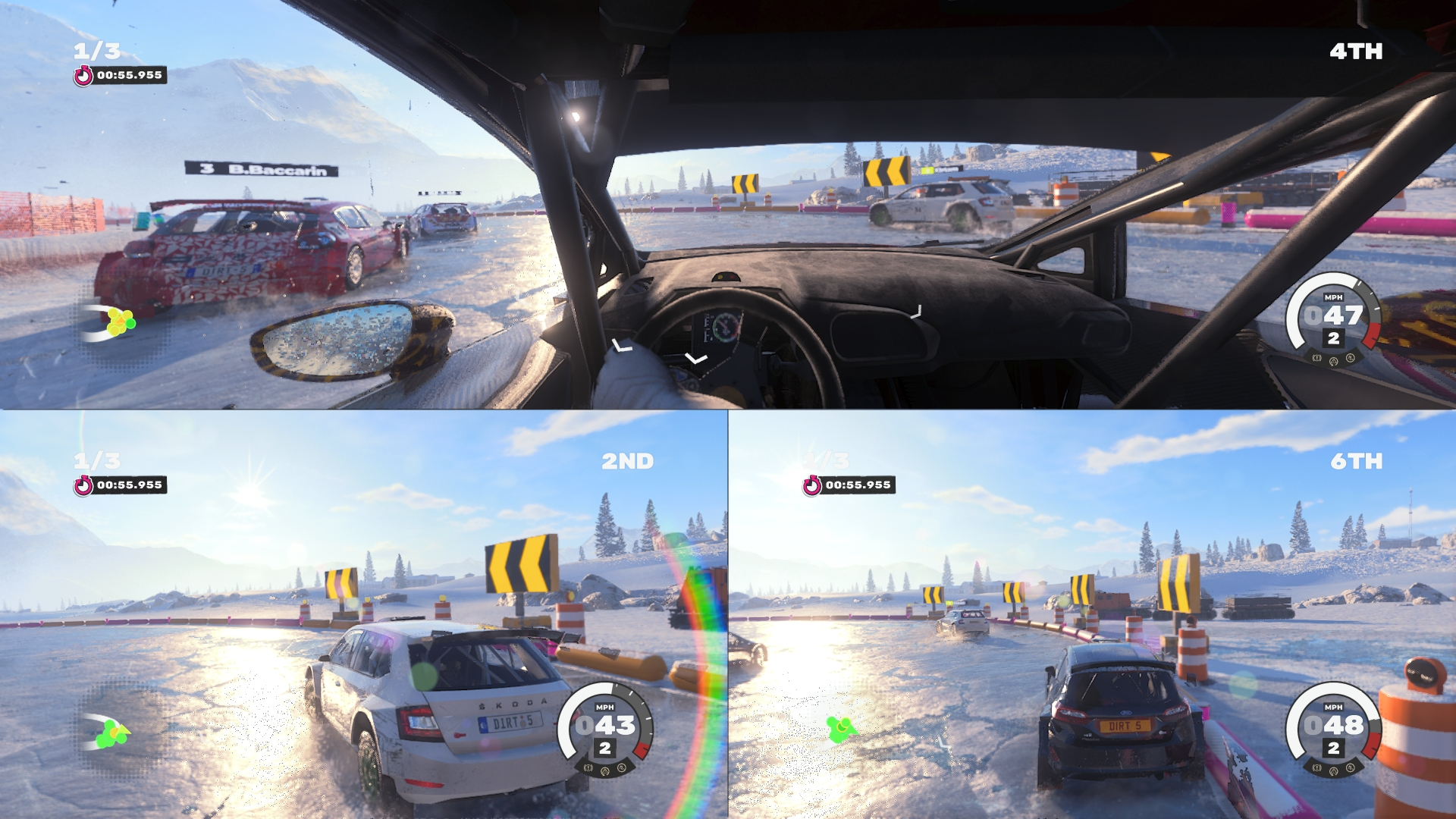The width and height of the screenshot is (1456, 819).
Task: Click the traction icon beneath the bottom-left speedometer
Action: point(605,772)
